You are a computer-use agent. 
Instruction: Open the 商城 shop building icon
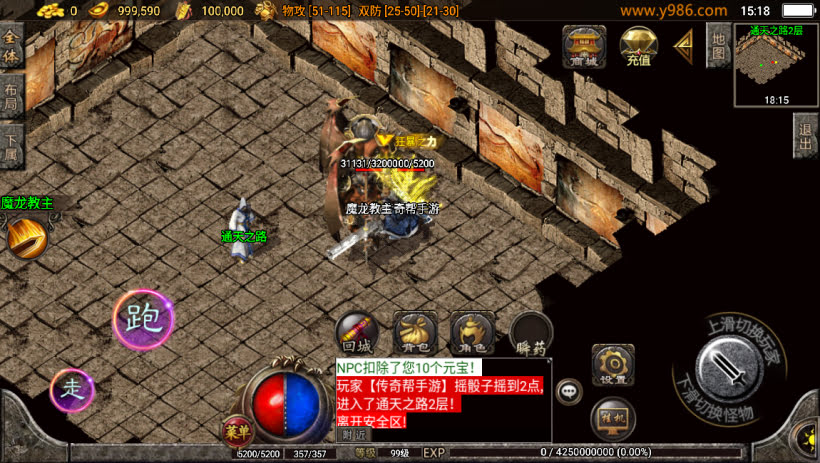583,46
